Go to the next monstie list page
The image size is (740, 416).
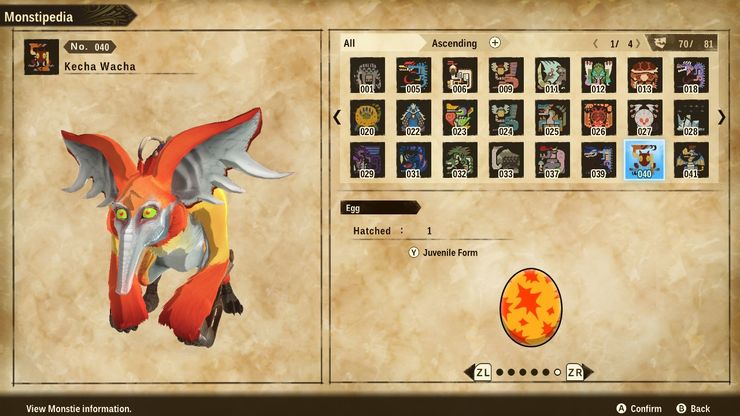click(722, 117)
